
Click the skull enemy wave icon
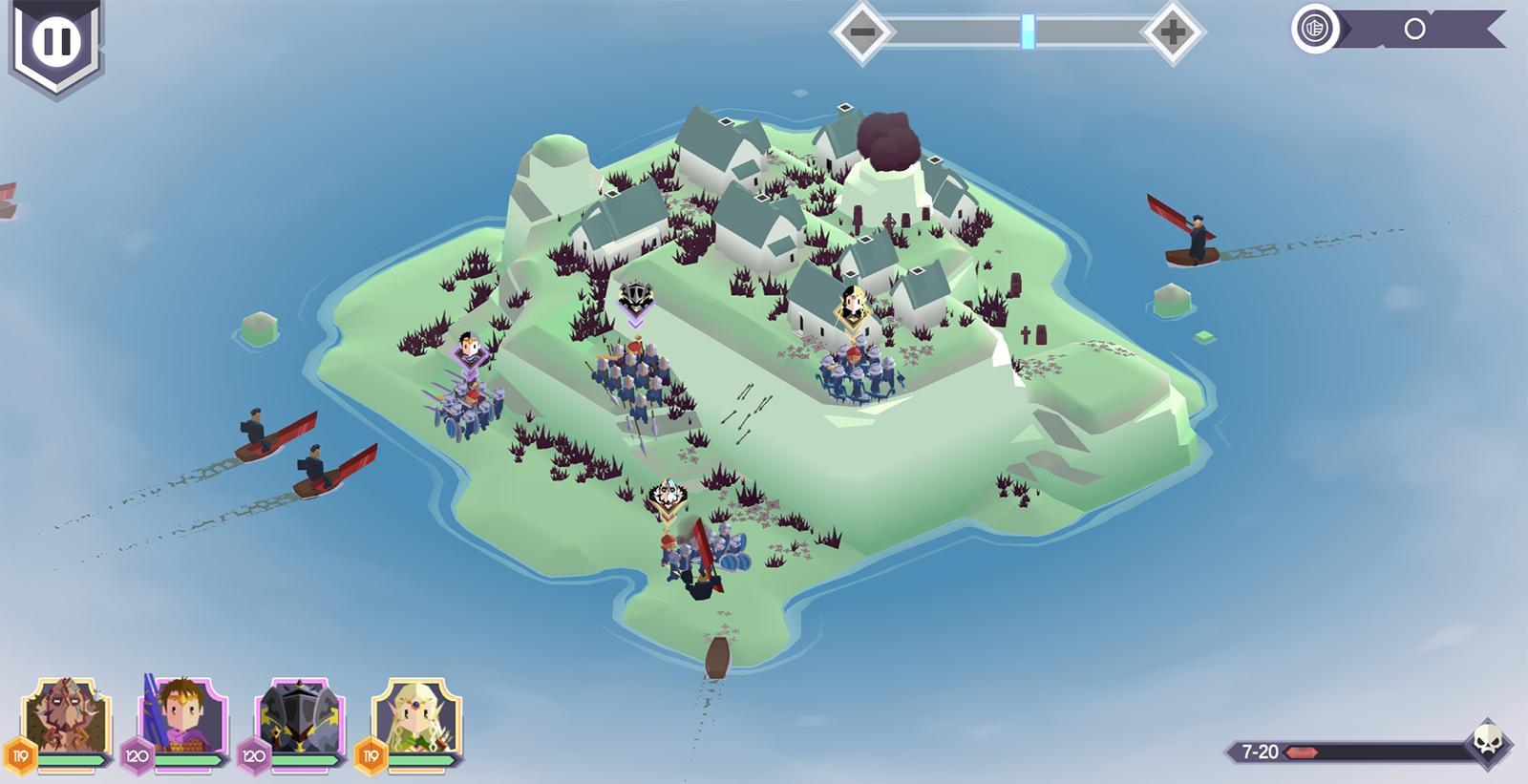[x=1488, y=740]
